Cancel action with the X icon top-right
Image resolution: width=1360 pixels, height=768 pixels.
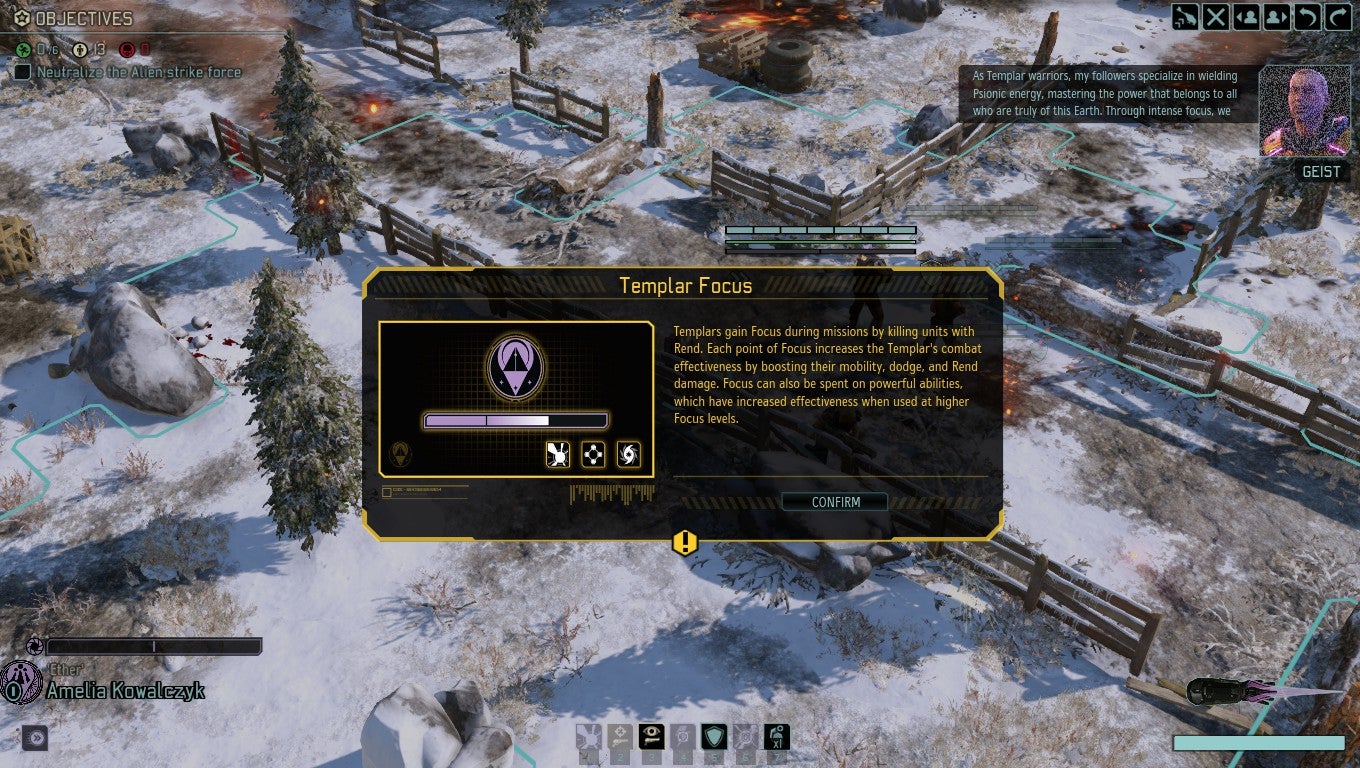click(1216, 17)
